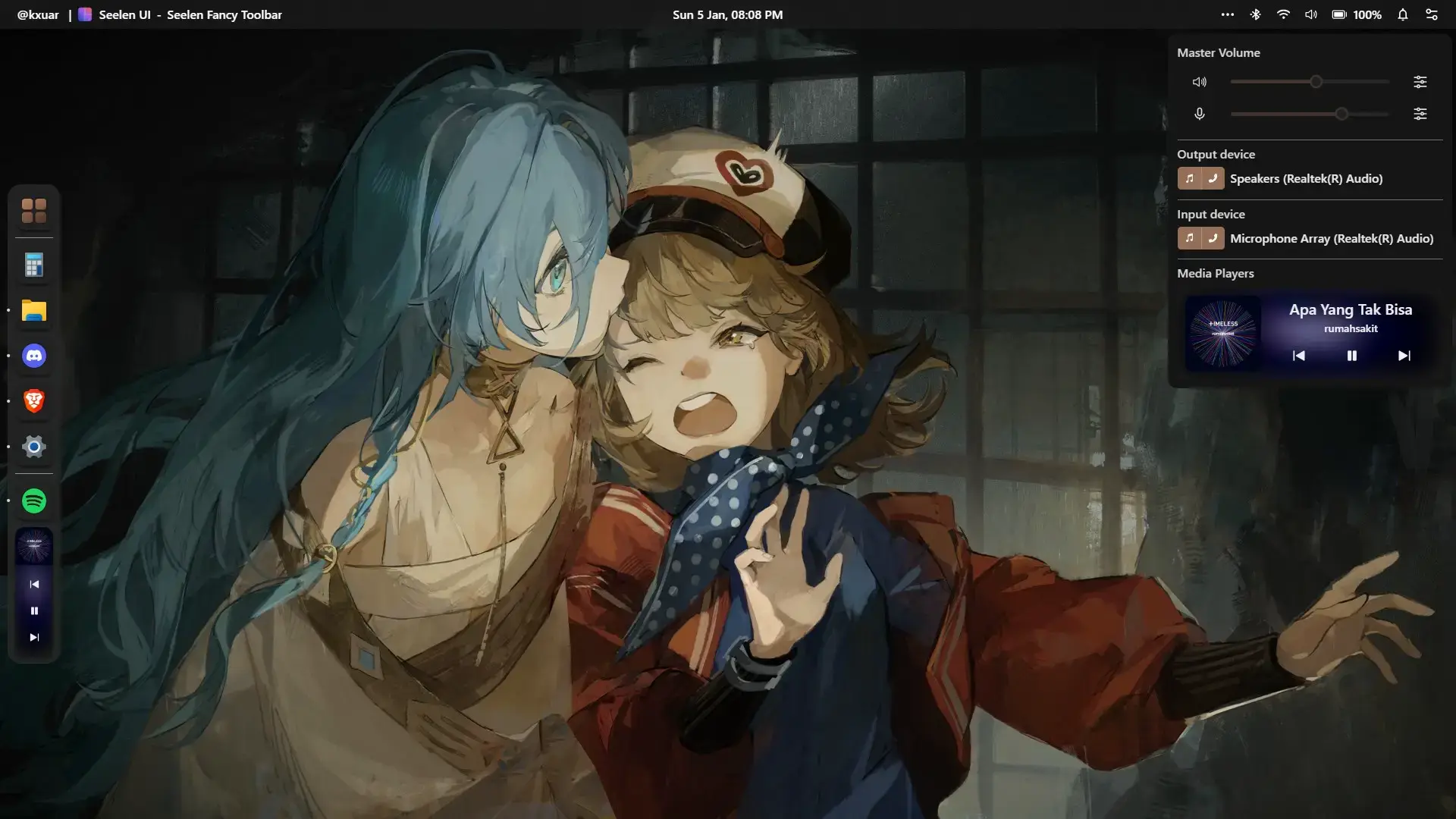The width and height of the screenshot is (1456, 819).
Task: Toggle media sound for the Speakers output device
Action: [x=1189, y=178]
